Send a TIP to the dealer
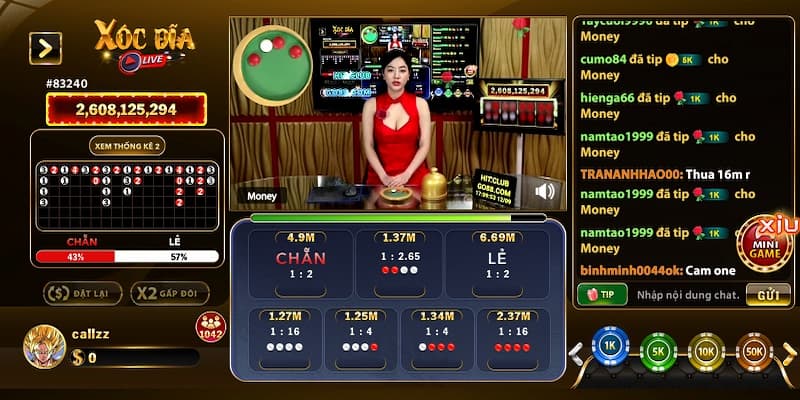Image resolution: width=800 pixels, height=400 pixels. click(x=601, y=295)
